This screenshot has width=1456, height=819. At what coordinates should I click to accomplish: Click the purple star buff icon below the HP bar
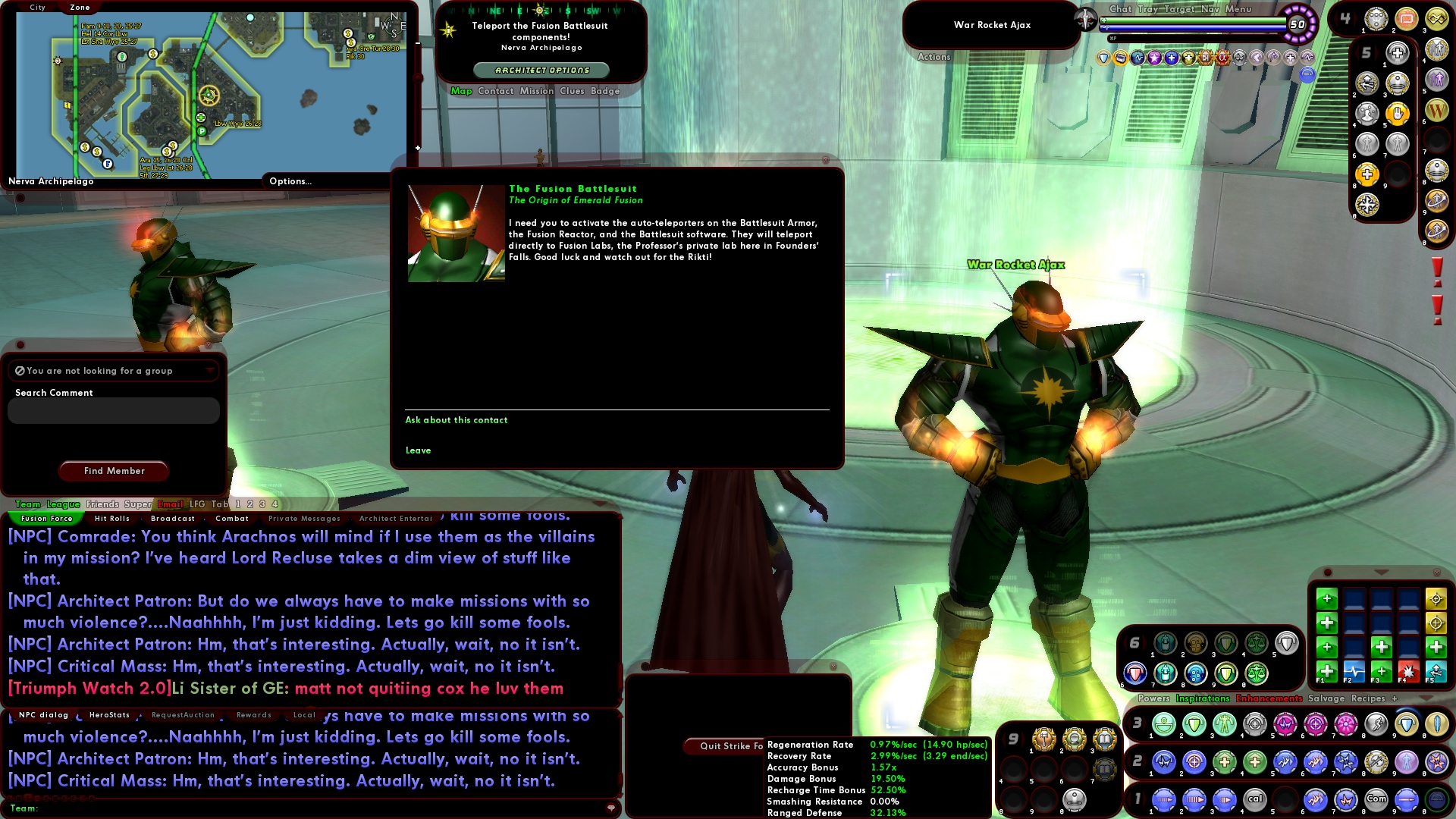click(x=1154, y=58)
